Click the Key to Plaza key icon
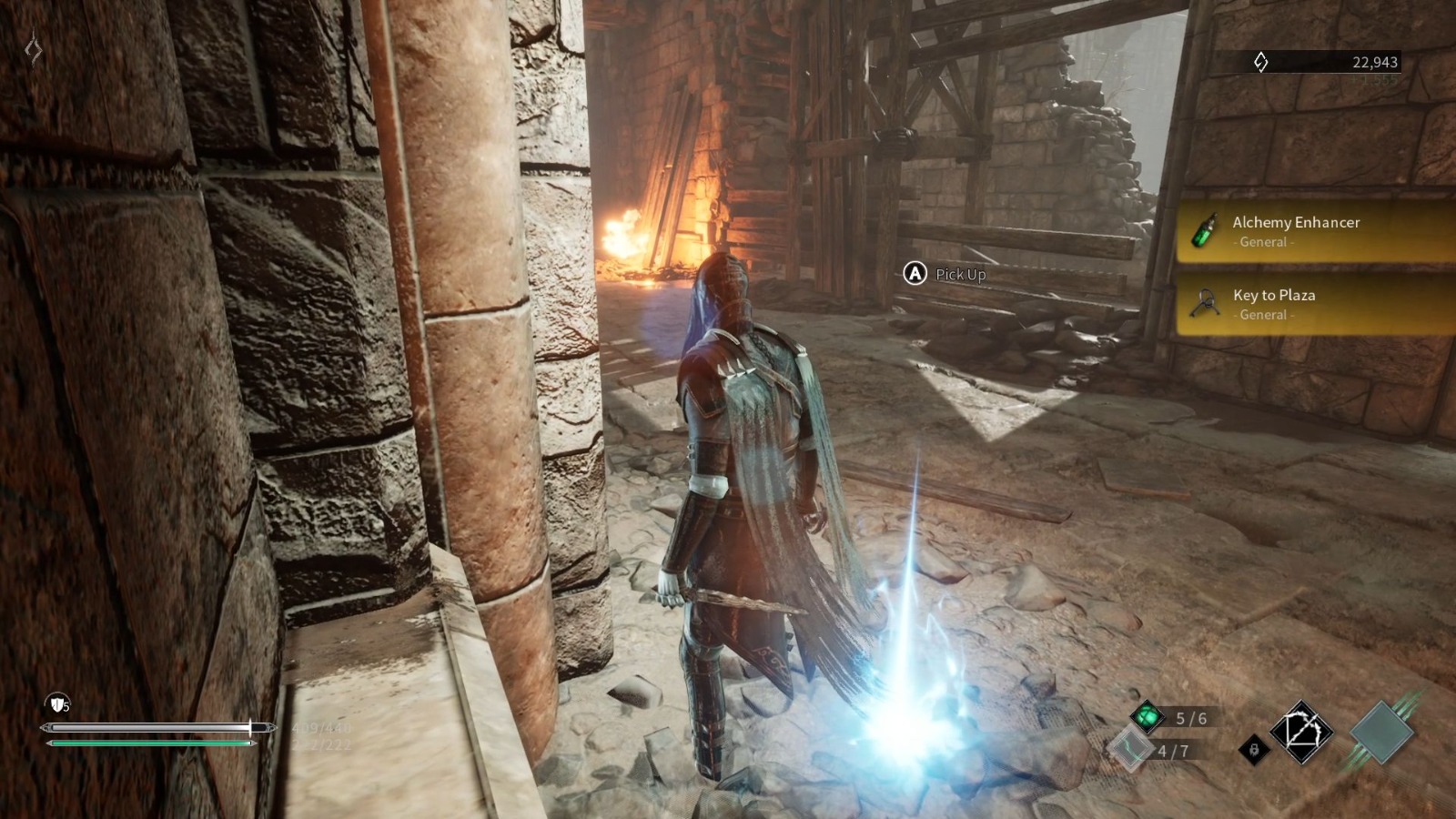Screen dimensions: 1456x819 coord(1205,304)
